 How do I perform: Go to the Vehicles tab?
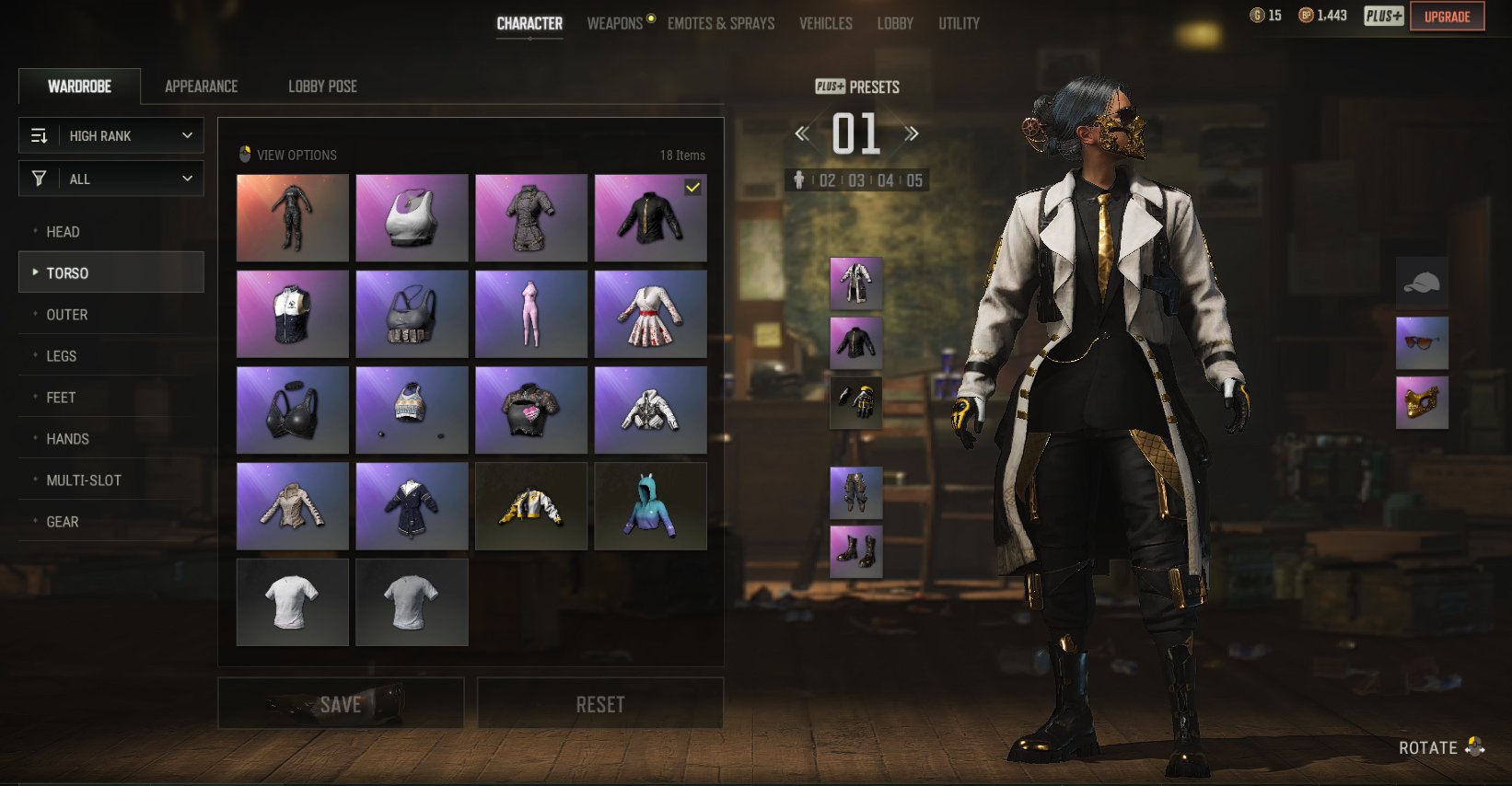click(826, 23)
